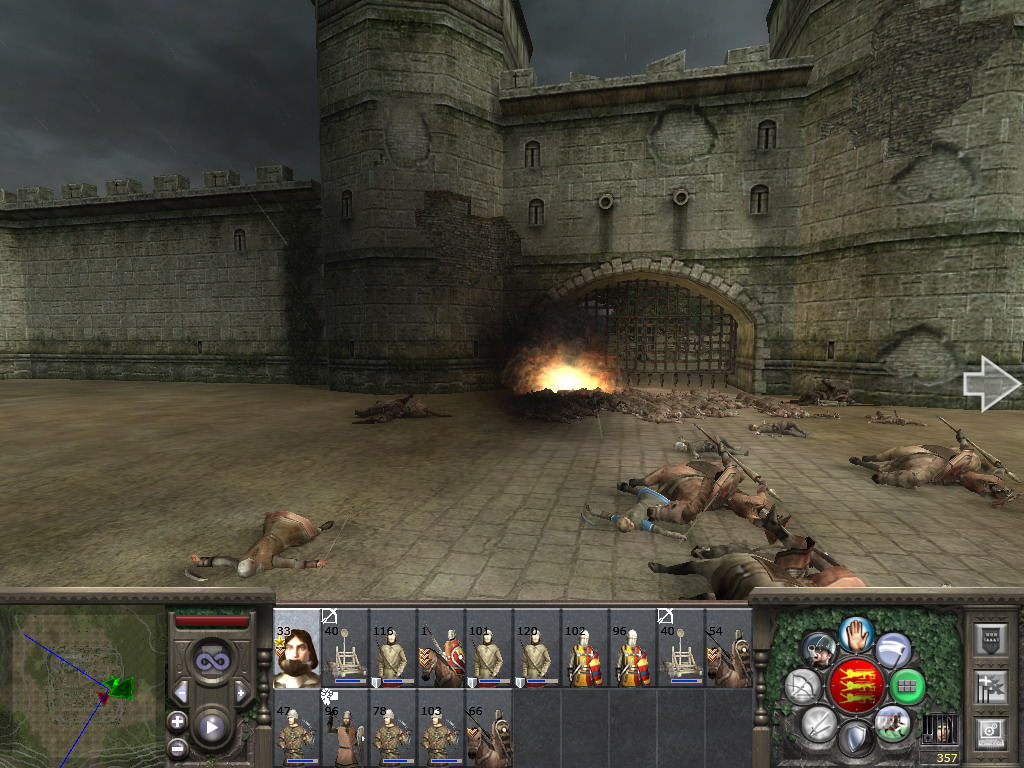Toggle melee mode with the crossed swords icon

click(818, 722)
